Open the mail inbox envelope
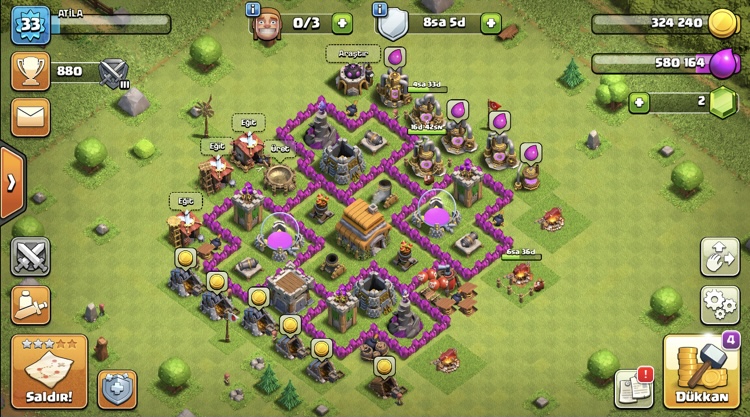750x417 pixels. pyautogui.click(x=30, y=116)
